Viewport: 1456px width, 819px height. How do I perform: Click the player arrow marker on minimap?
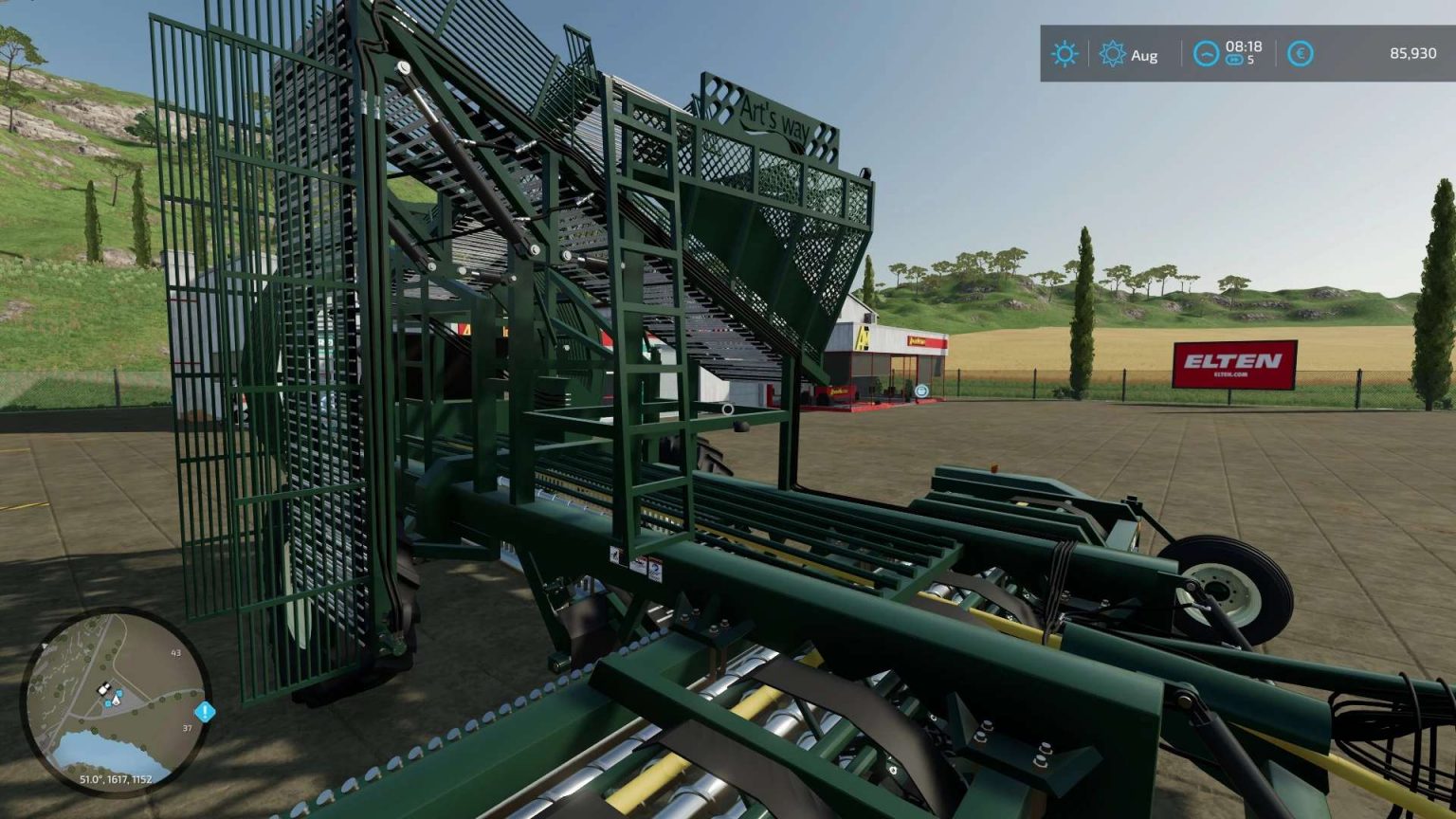116,700
